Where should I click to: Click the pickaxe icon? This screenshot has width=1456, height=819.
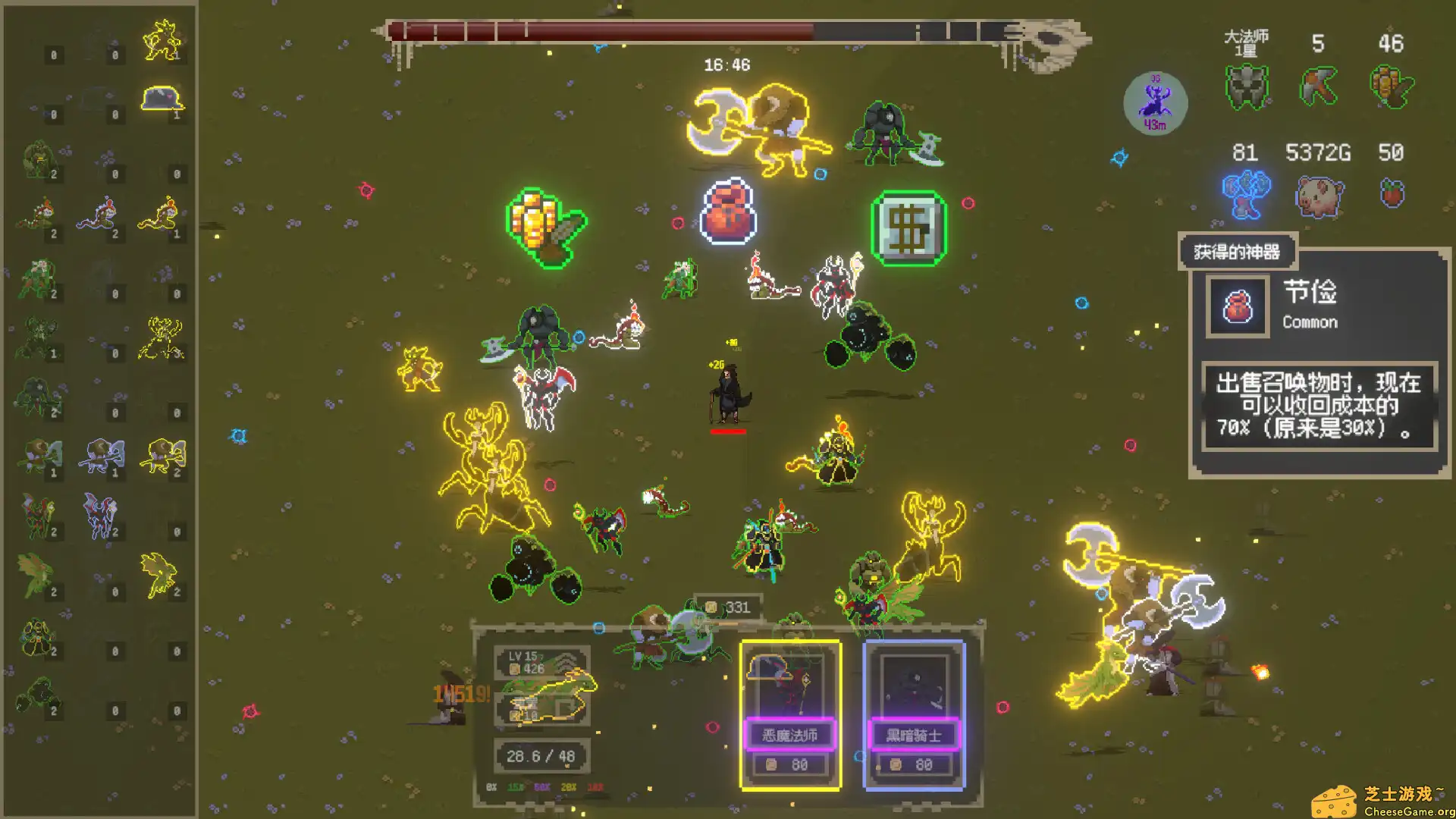pyautogui.click(x=1318, y=86)
